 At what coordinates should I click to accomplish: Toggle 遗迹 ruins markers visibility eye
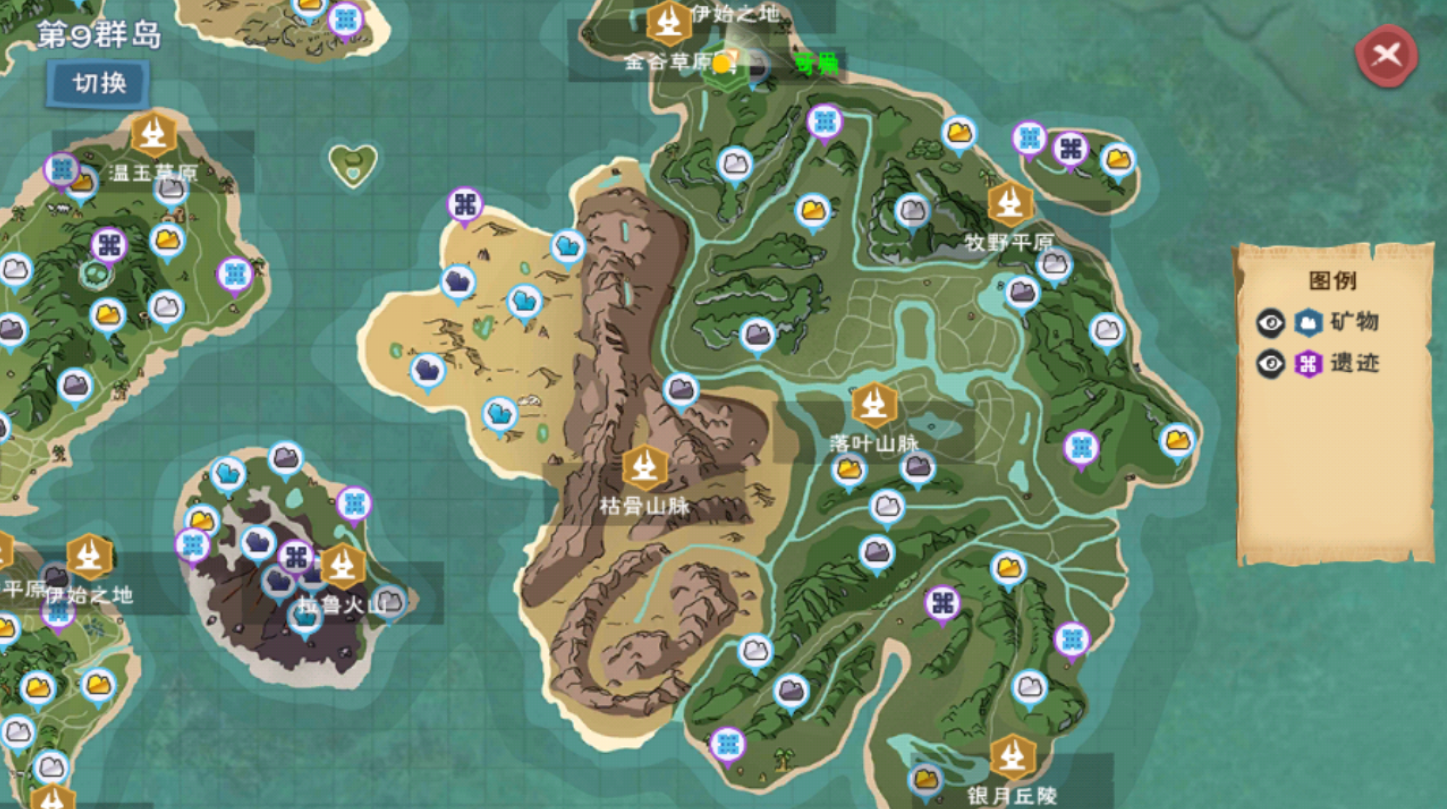[x=1270, y=363]
